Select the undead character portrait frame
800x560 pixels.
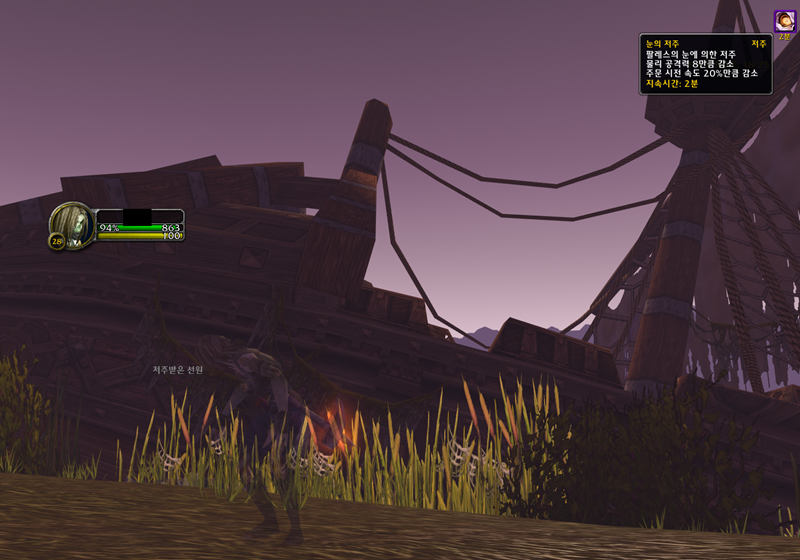point(73,222)
